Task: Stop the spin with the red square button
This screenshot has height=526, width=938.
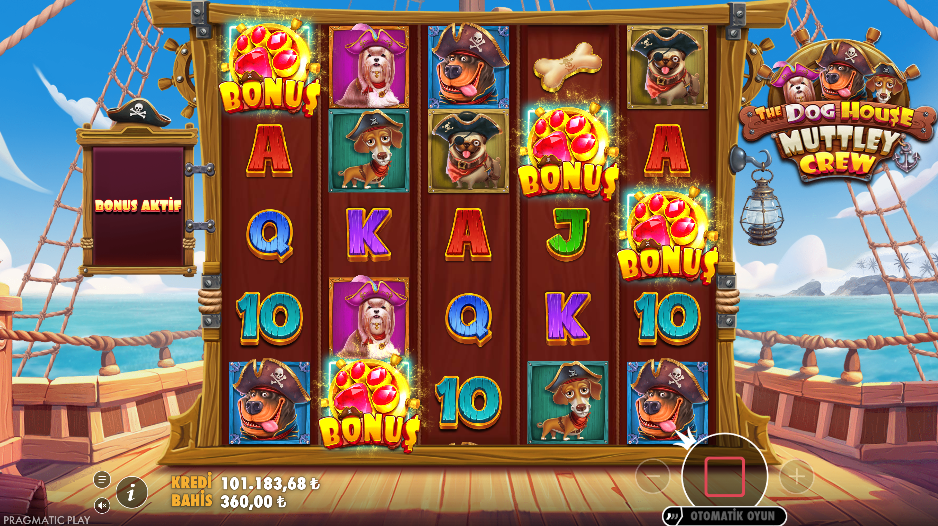Action: [723, 476]
